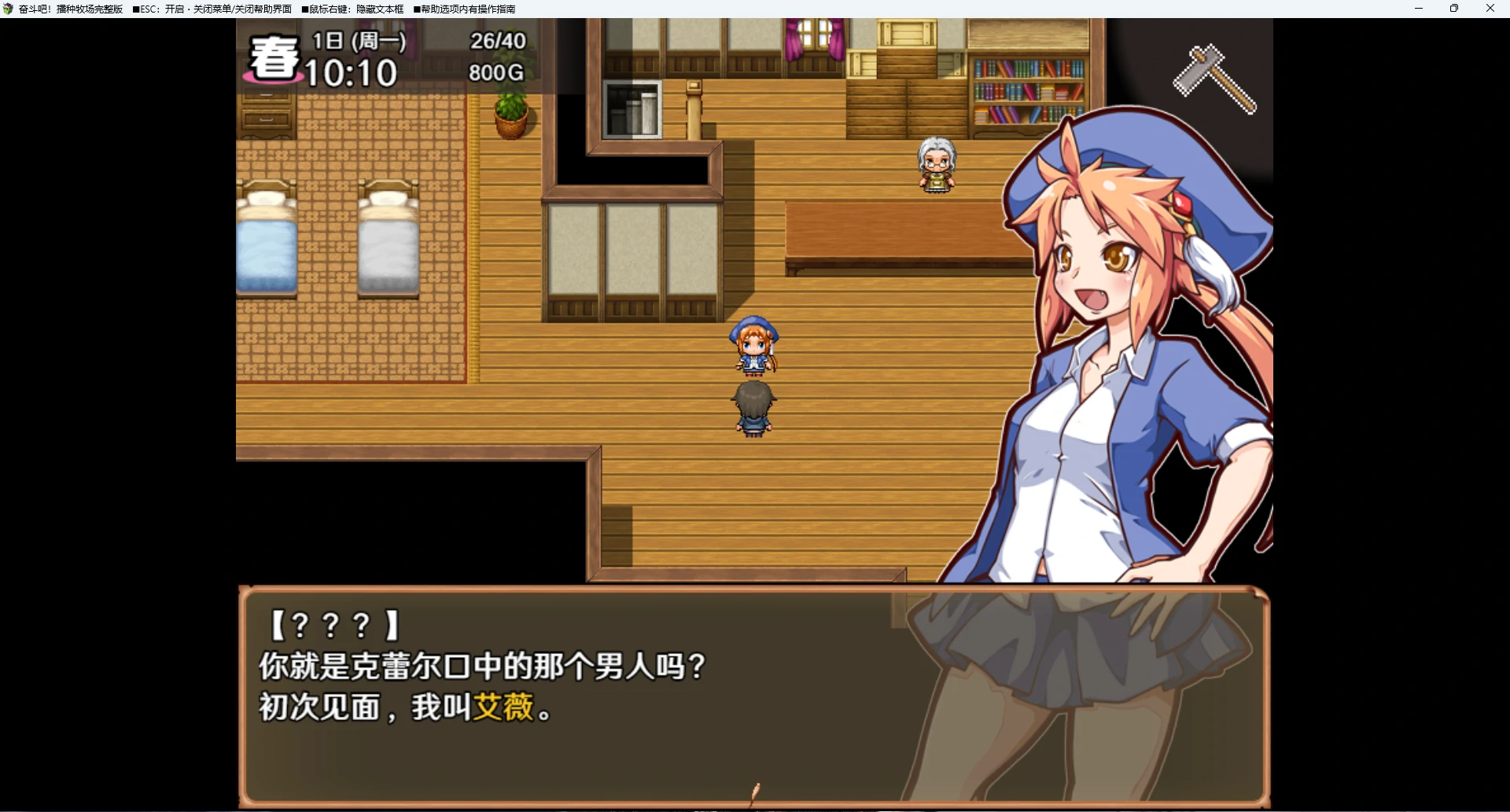Click the 26/40 stamina counter
Viewport: 1510px width, 812px height.
pos(497,42)
